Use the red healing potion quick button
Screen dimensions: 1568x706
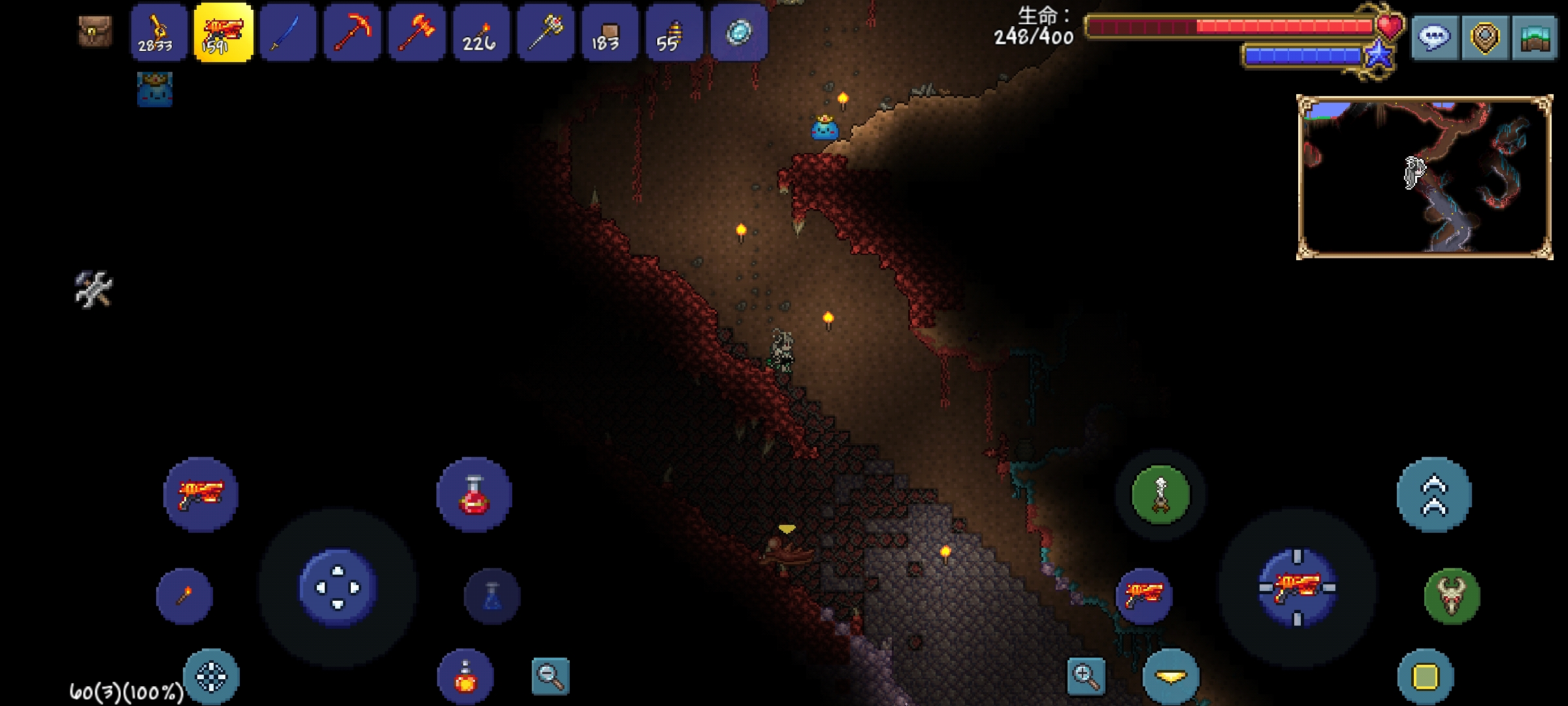coord(474,494)
